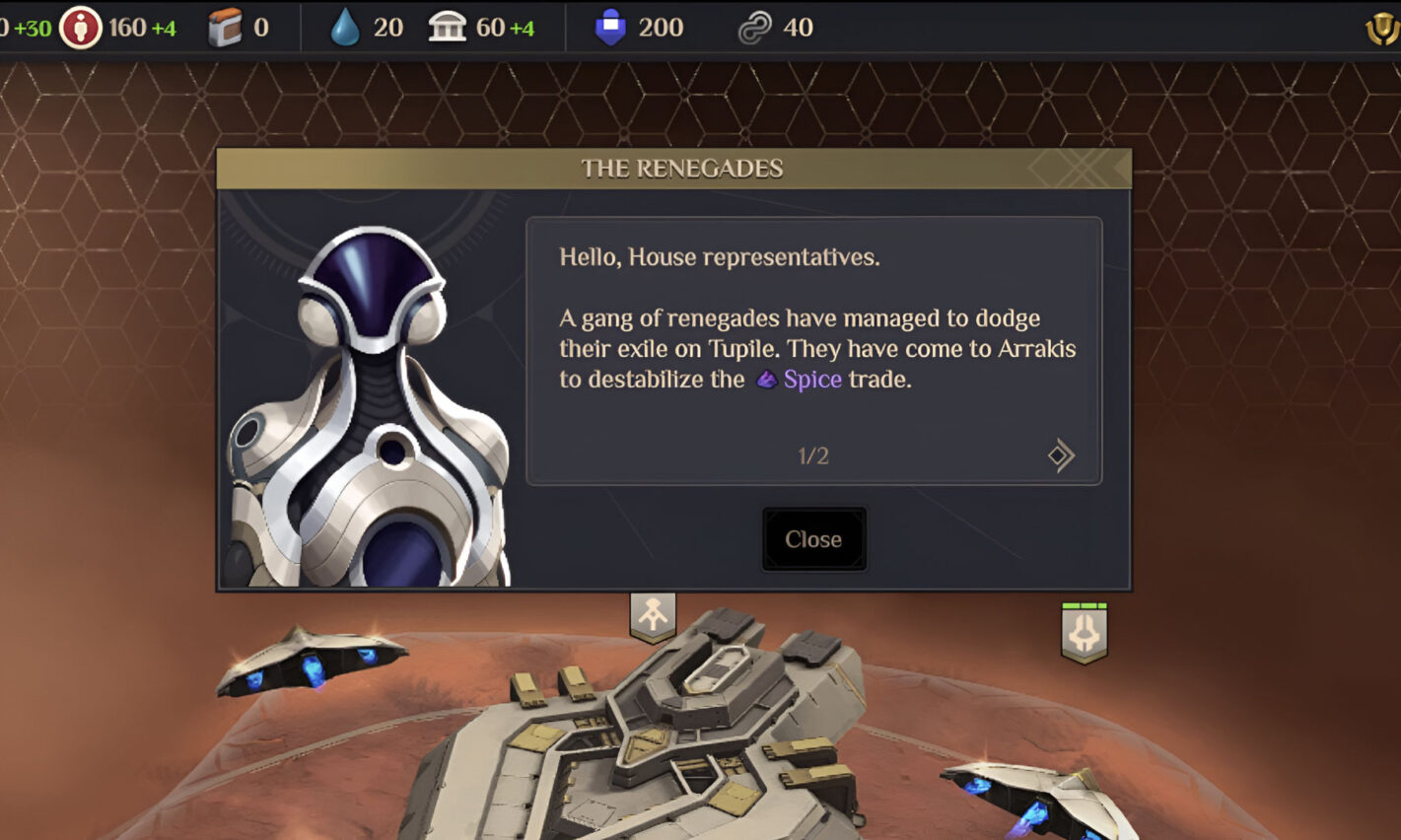Select the blue hegemony resource icon

pyautogui.click(x=610, y=28)
